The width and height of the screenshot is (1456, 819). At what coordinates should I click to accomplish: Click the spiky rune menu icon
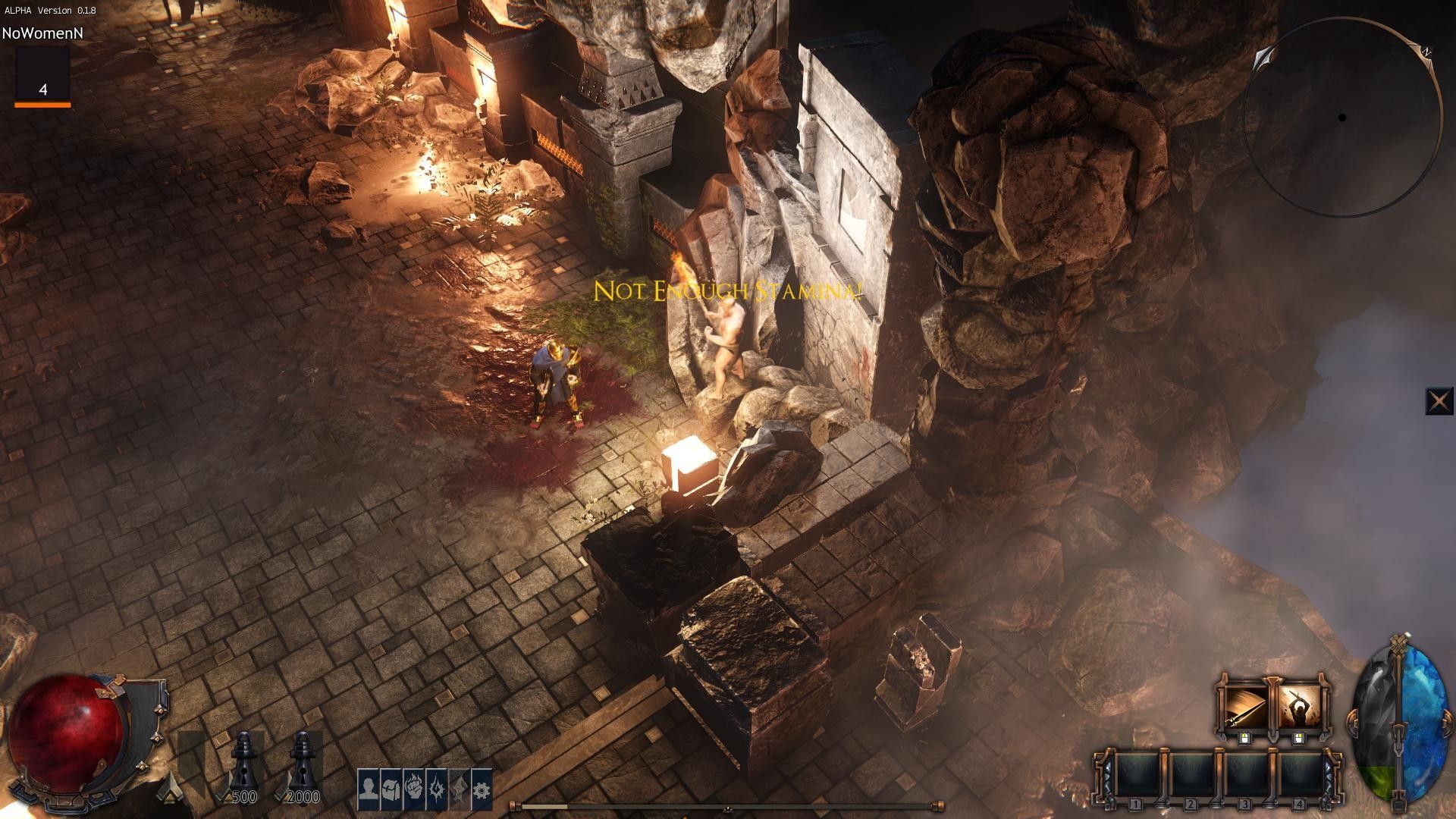[436, 789]
